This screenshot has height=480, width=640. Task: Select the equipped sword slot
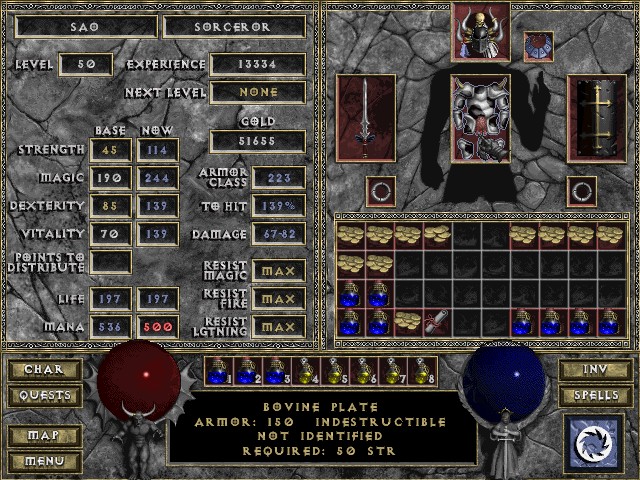[x=368, y=119]
